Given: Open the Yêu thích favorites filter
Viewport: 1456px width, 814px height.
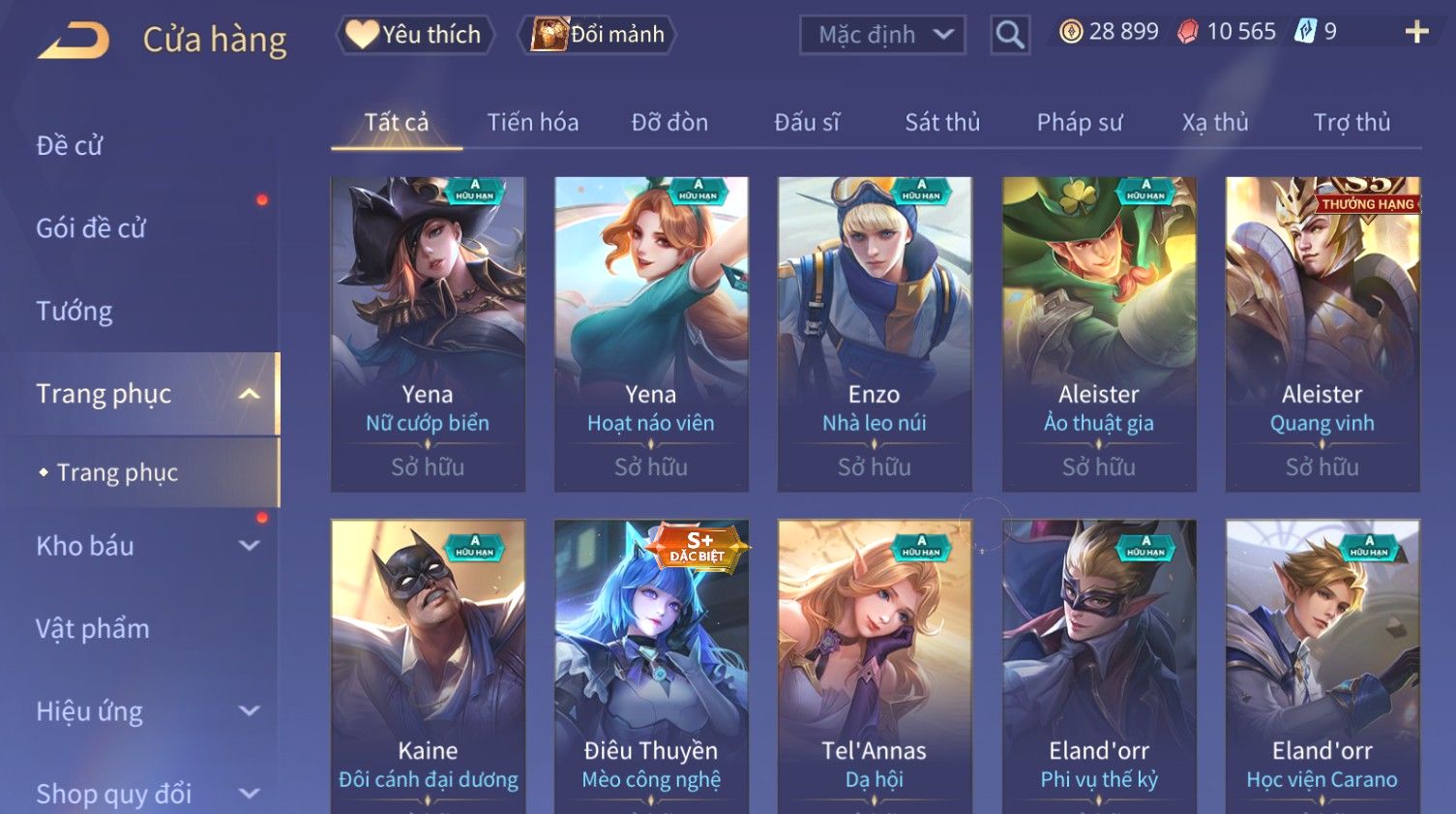Looking at the screenshot, I should point(416,35).
